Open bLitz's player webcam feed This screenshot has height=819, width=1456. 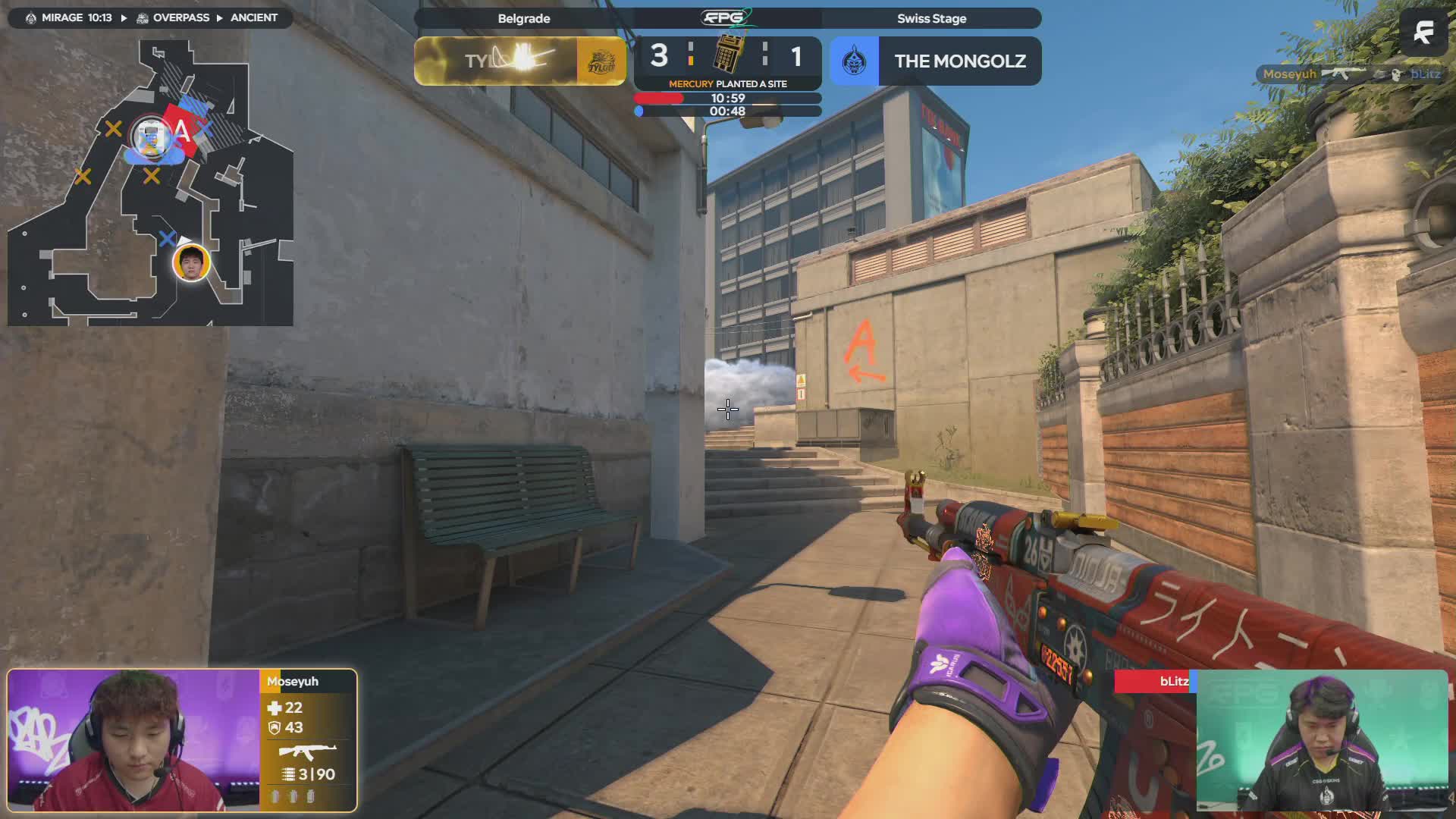tap(1322, 740)
